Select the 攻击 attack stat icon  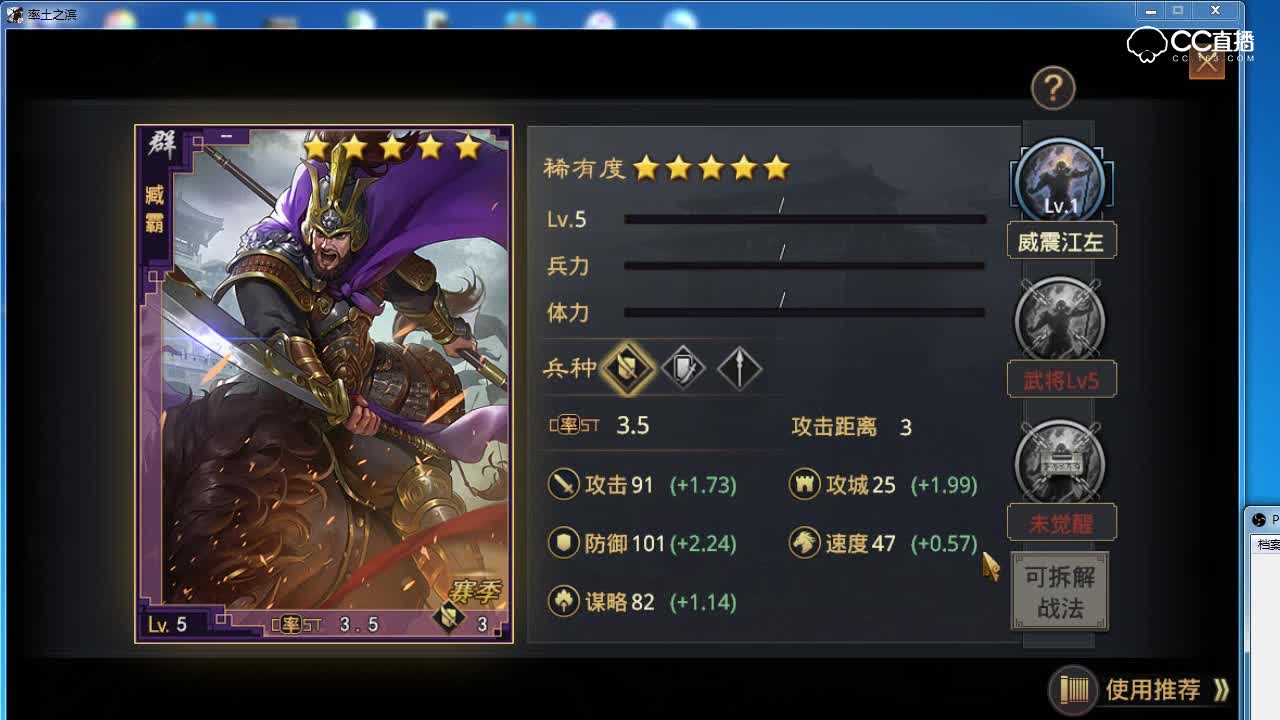pyautogui.click(x=566, y=484)
